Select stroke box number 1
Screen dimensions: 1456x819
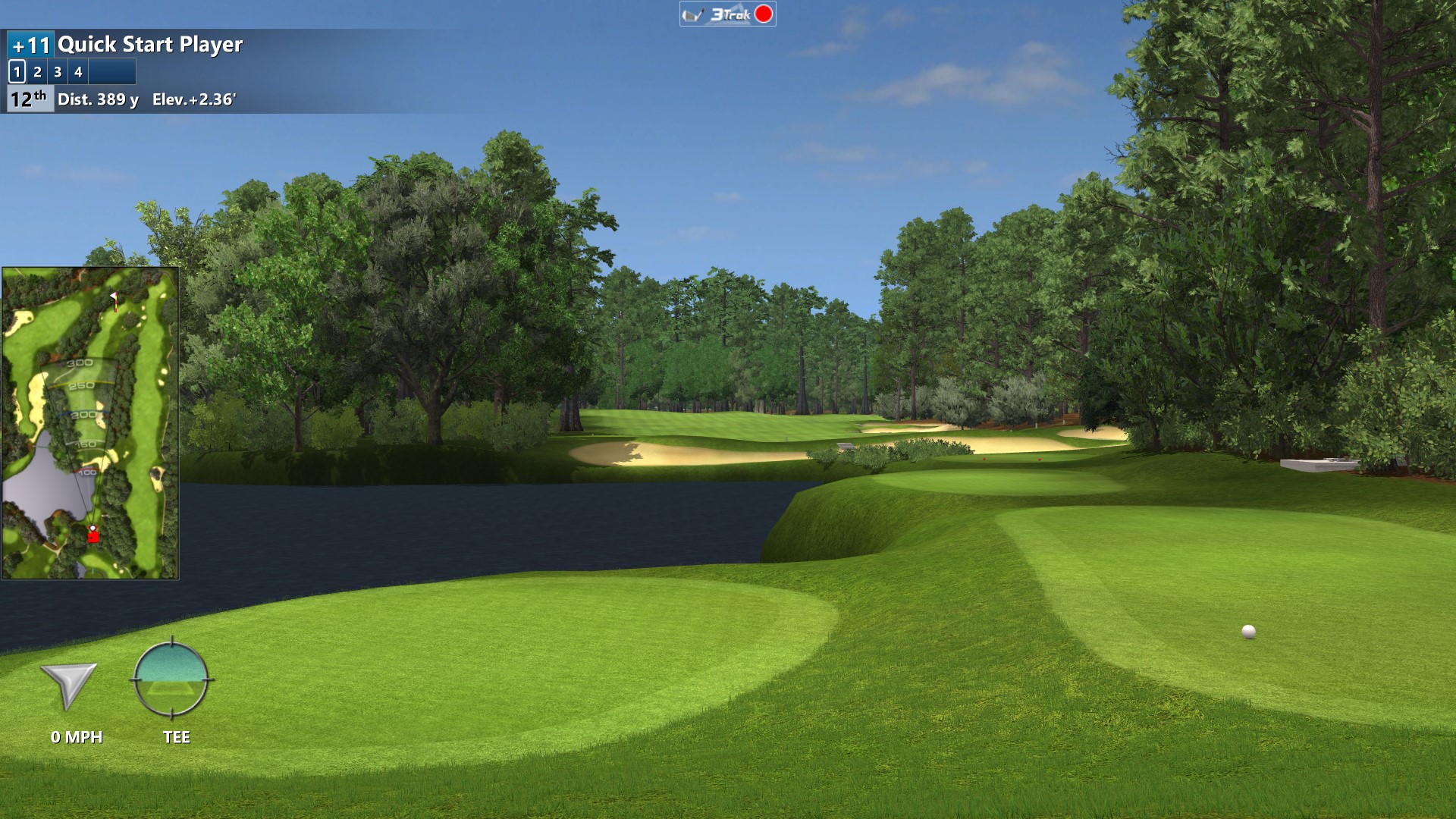point(17,72)
